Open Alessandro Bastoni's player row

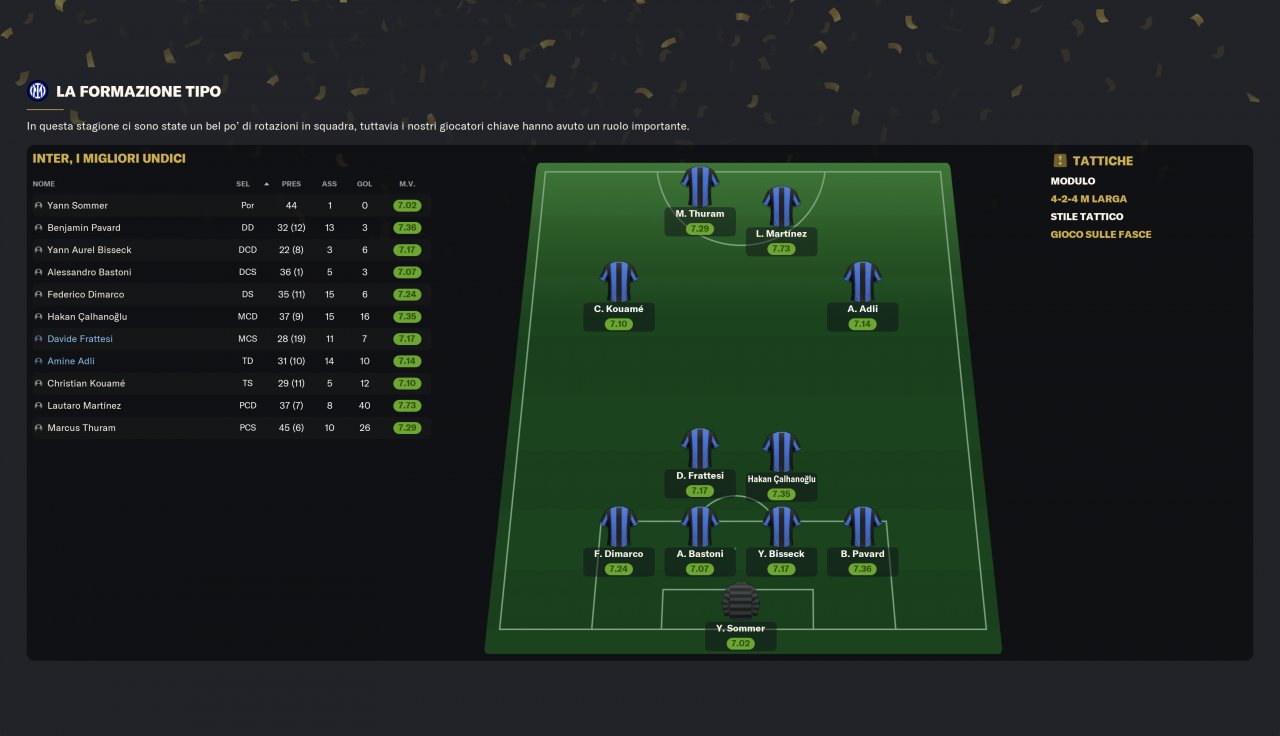[89, 272]
